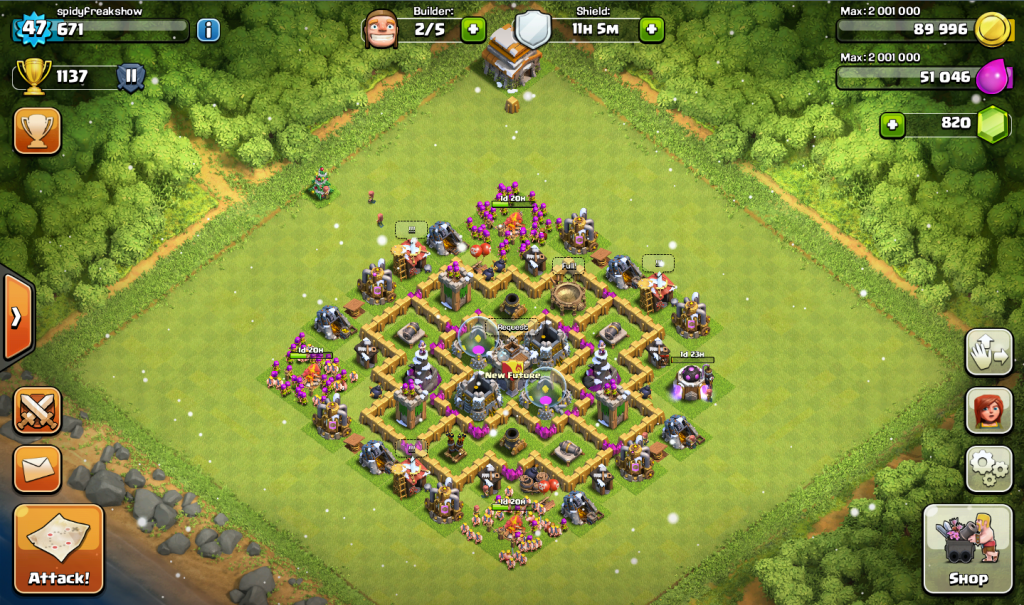Toggle the hand layout edit button
Image resolution: width=1024 pixels, height=605 pixels.
click(x=989, y=352)
